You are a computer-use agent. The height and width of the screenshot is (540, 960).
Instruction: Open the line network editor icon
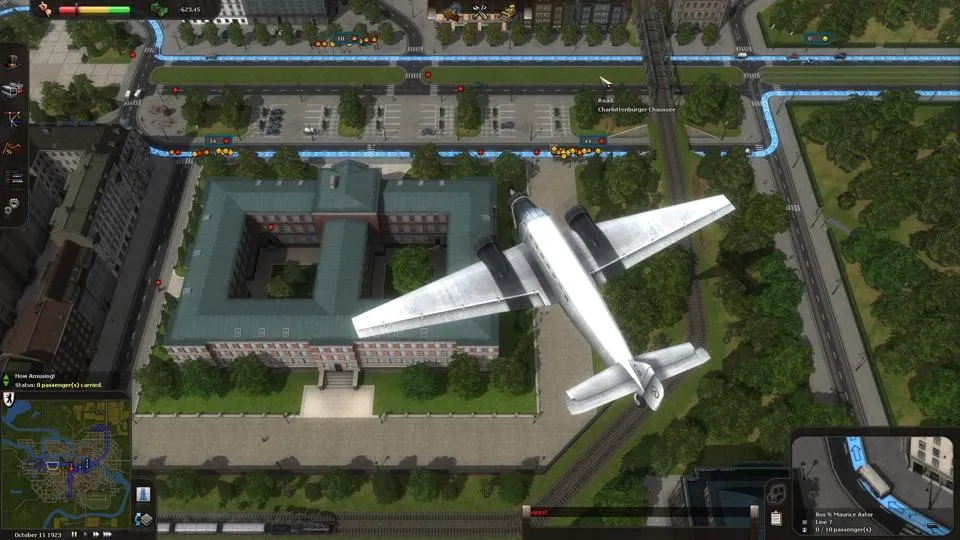click(x=13, y=119)
